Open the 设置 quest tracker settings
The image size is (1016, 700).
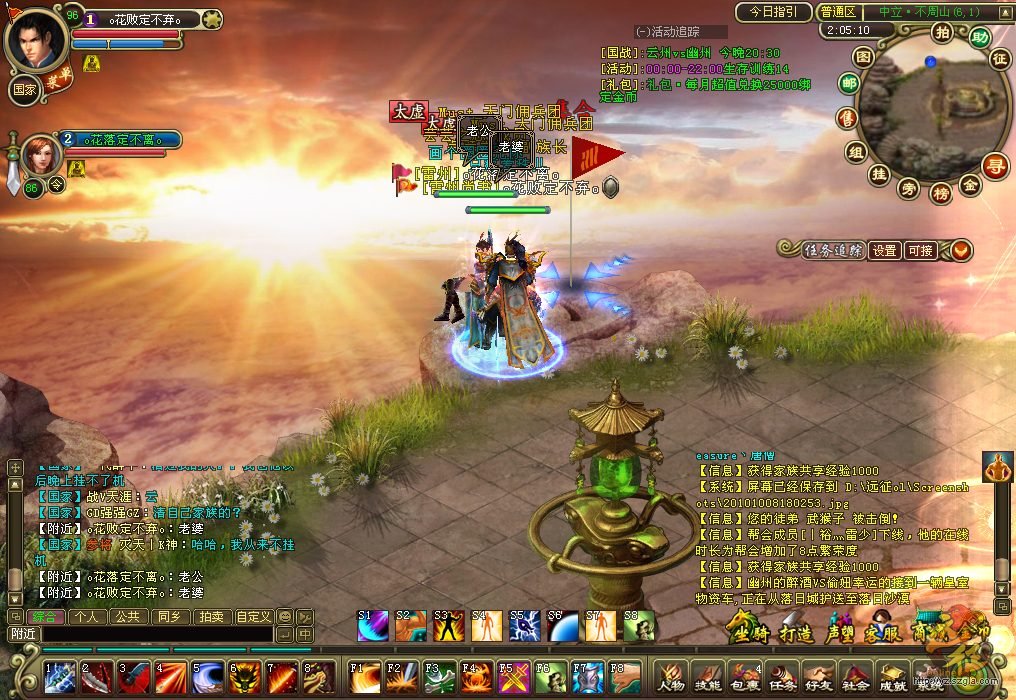click(x=884, y=251)
